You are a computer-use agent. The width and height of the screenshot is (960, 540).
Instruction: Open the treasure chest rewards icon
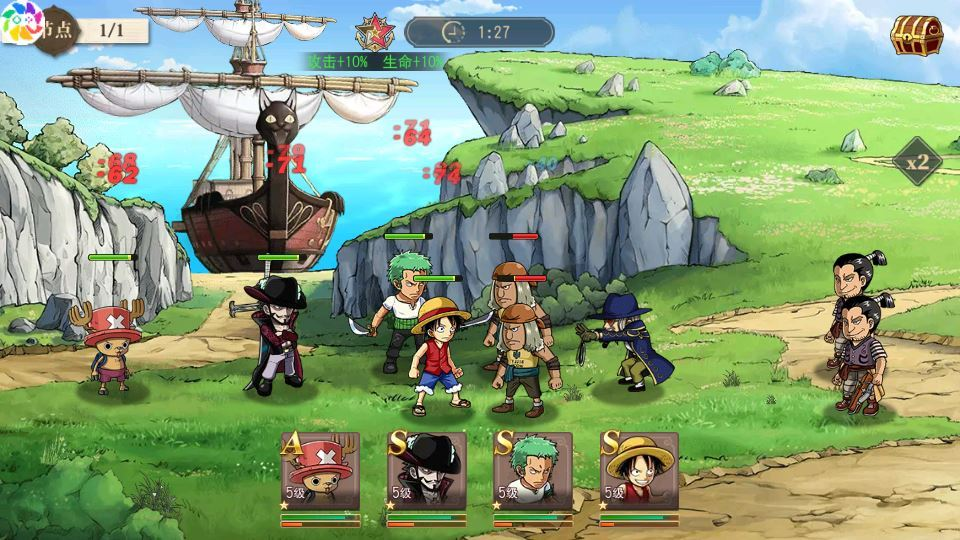click(x=911, y=35)
